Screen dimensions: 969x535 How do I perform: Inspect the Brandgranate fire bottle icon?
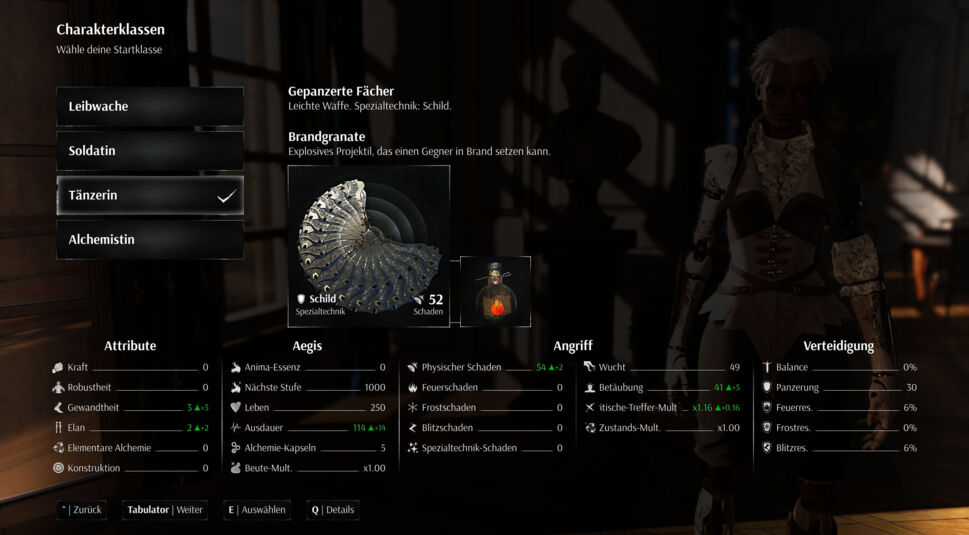(x=495, y=291)
